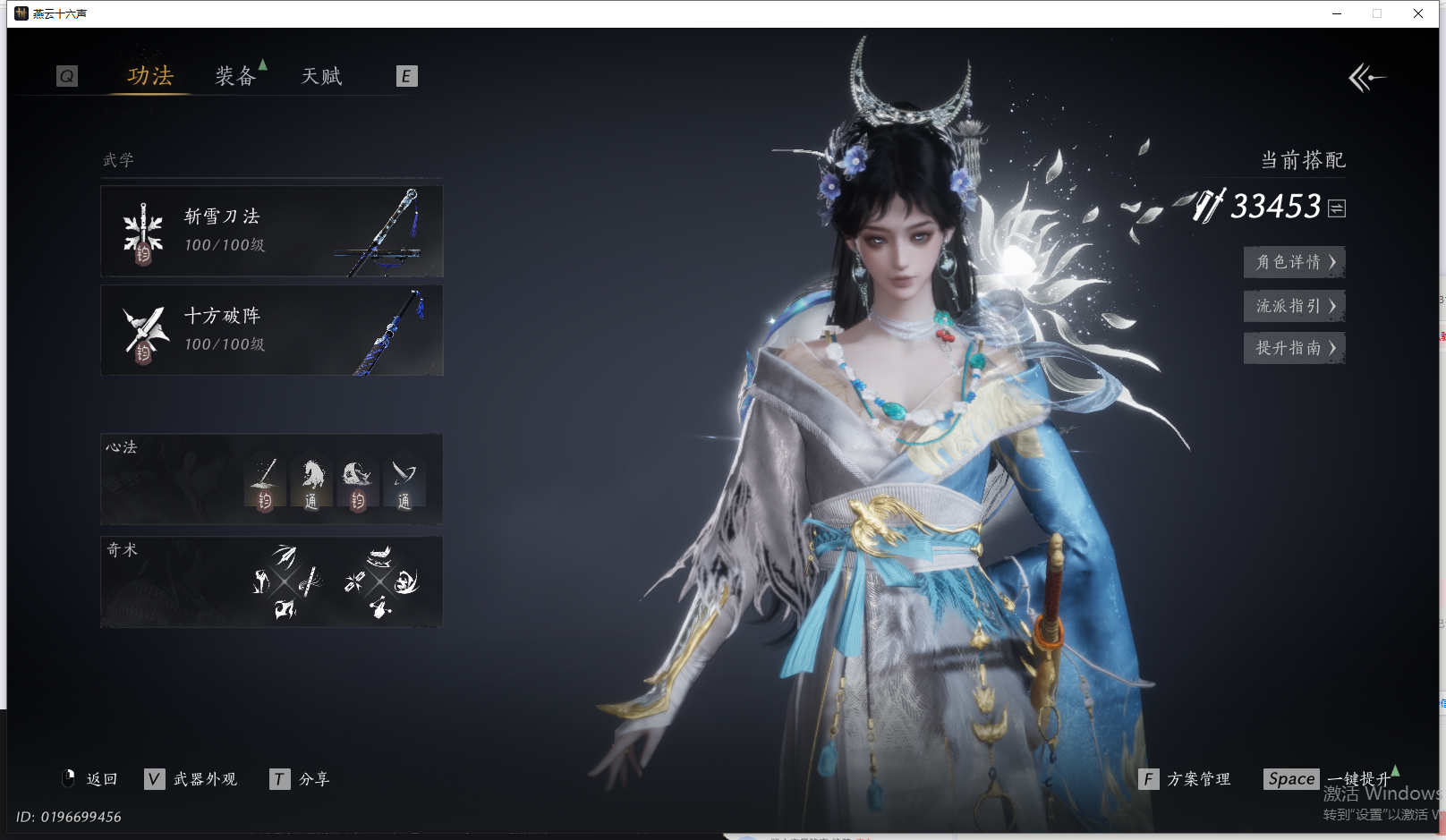Open the 装备 equipment tab
Screen dimensions: 1446x840
tap(235, 76)
